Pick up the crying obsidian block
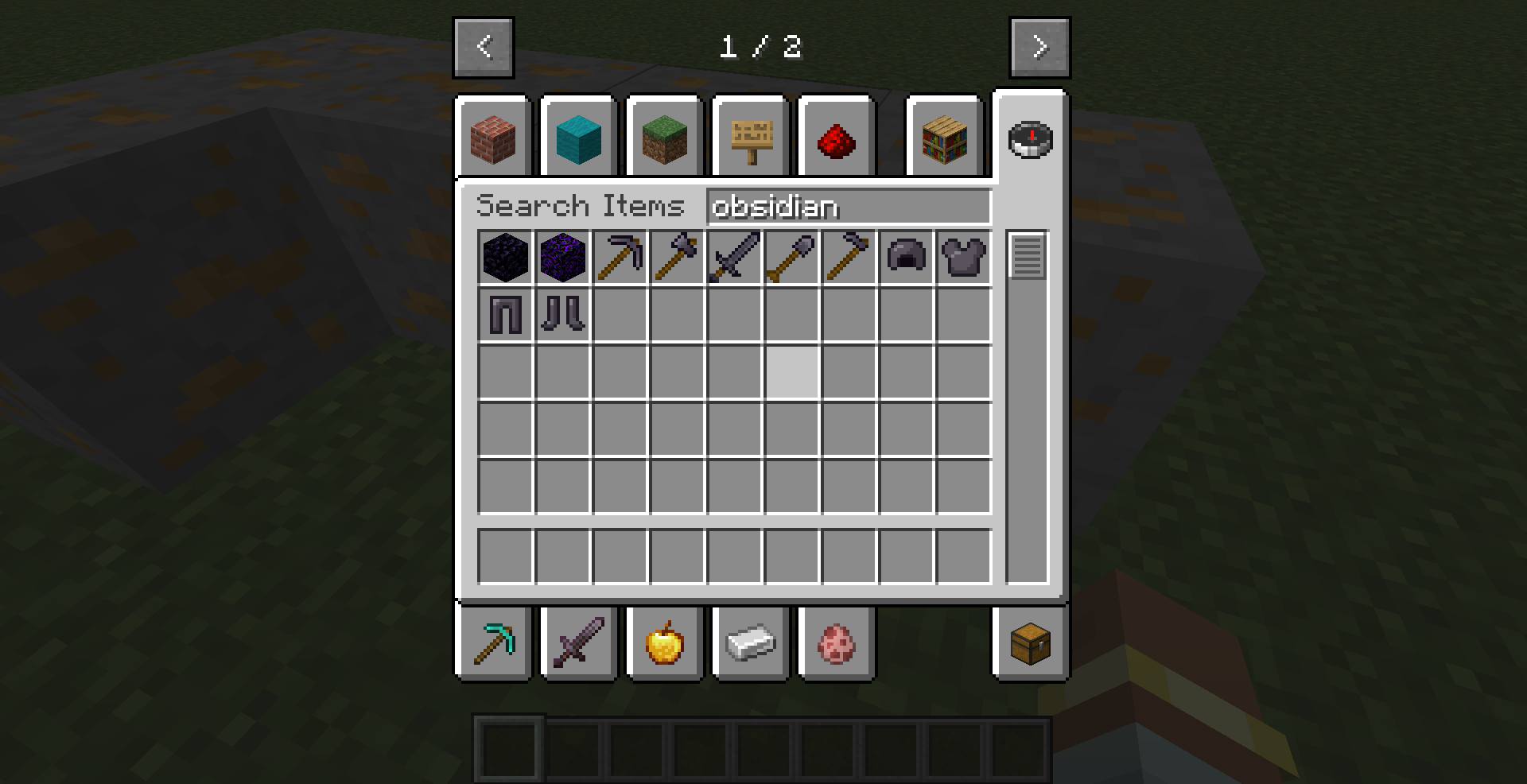The image size is (1527, 784). [x=561, y=258]
